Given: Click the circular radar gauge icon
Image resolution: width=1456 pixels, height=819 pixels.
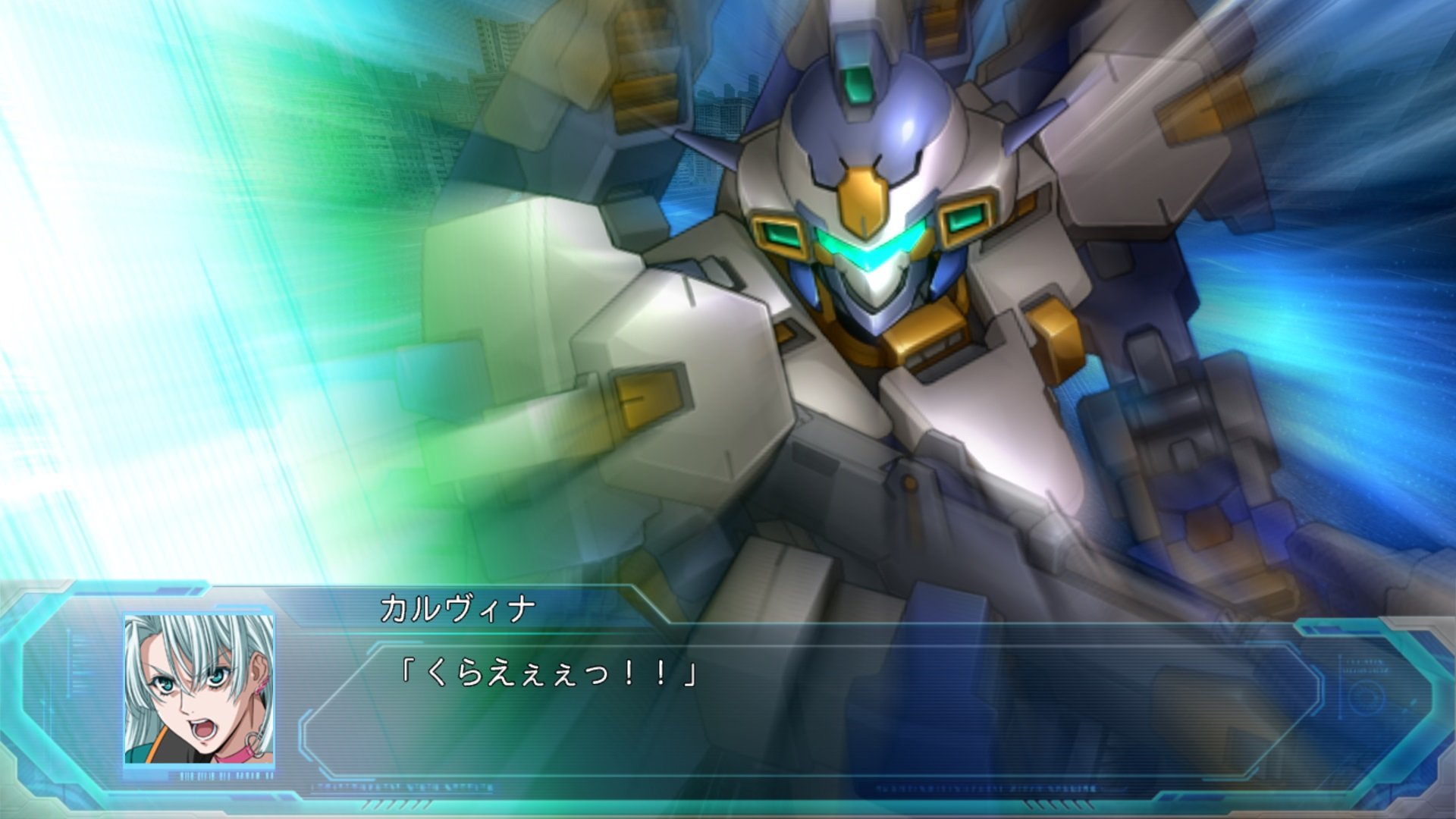Looking at the screenshot, I should 1367,696.
